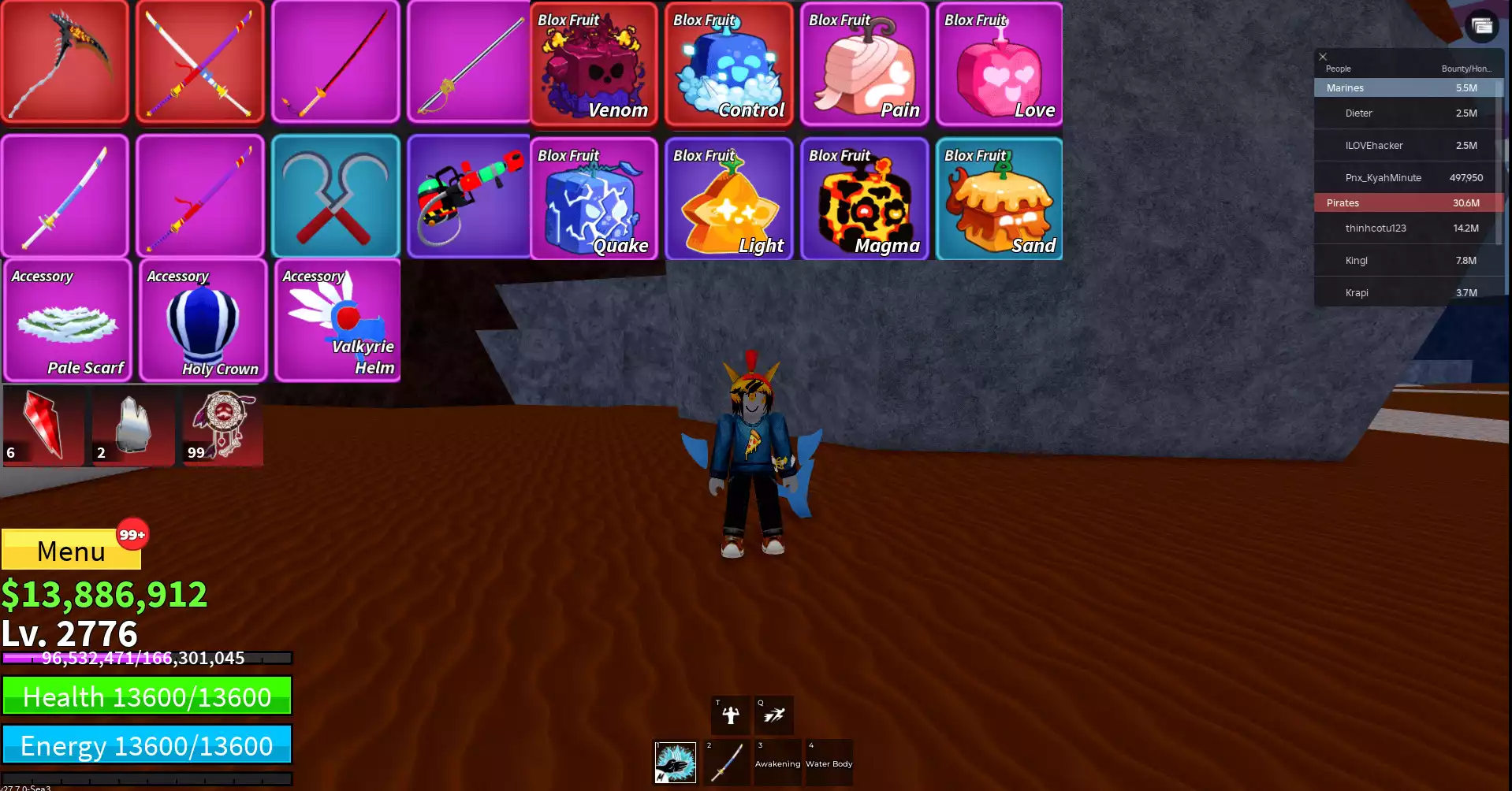Select the Love Blox Fruit tile
The image size is (1512, 791).
tap(1000, 65)
